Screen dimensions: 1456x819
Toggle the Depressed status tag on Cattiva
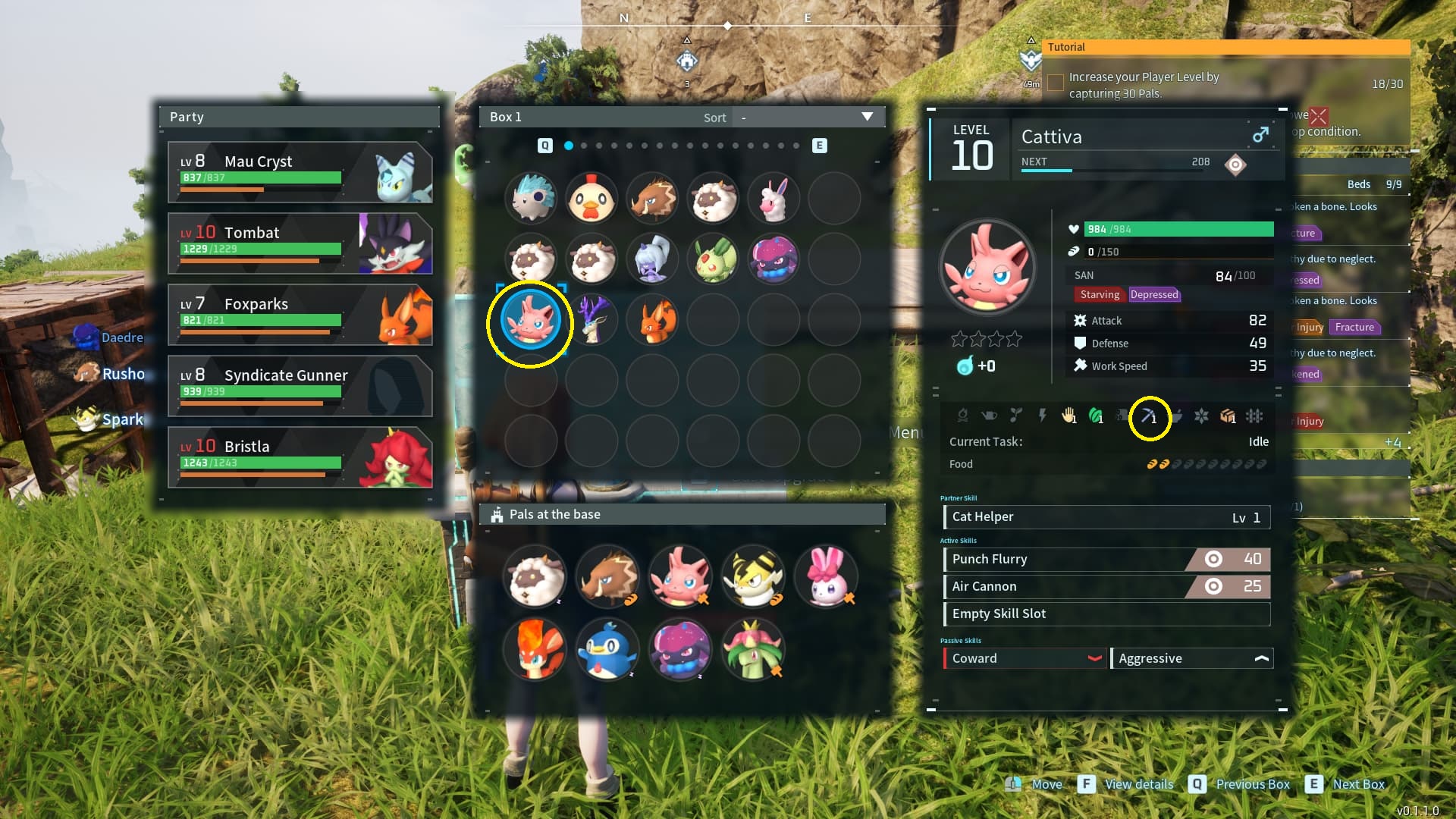click(x=1154, y=294)
